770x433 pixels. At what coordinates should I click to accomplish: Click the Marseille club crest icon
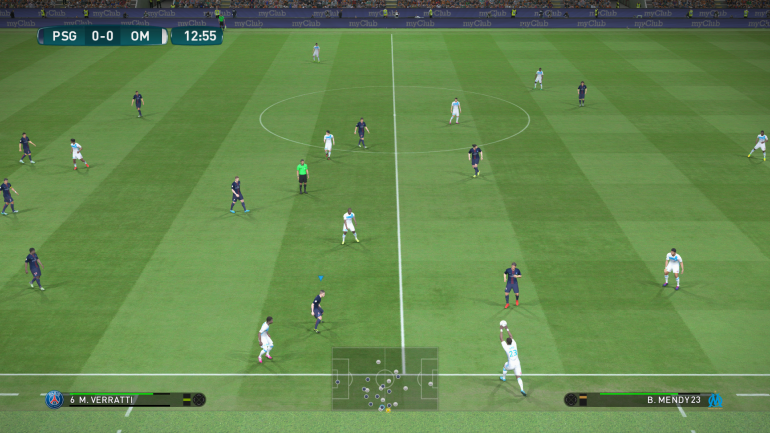coord(715,400)
